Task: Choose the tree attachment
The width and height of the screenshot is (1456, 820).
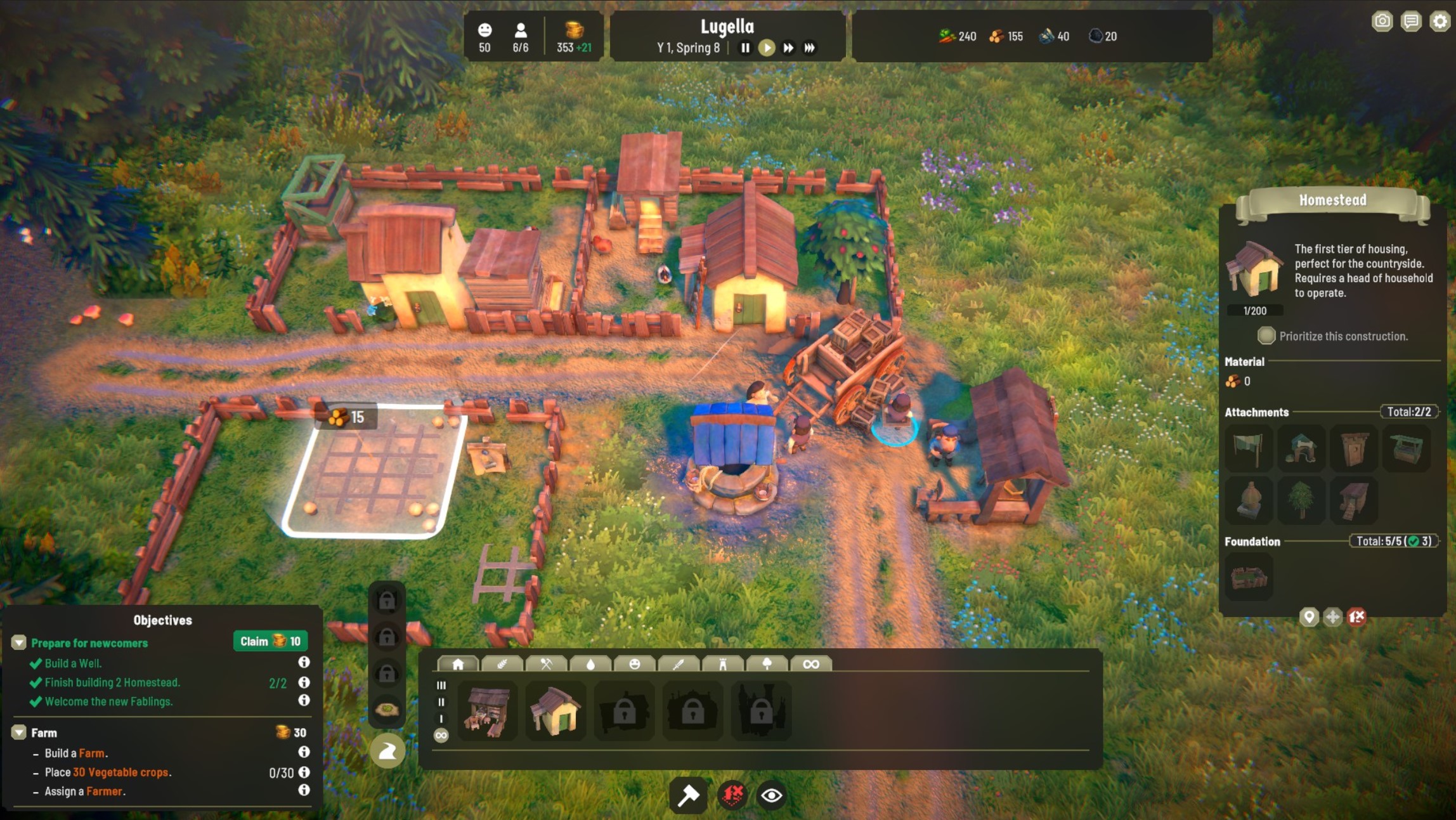Action: click(1301, 501)
